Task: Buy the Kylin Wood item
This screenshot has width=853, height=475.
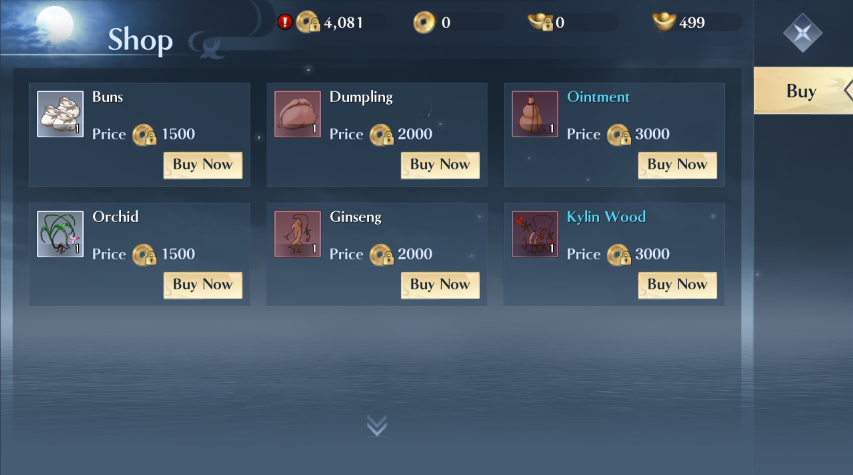Action: 677,285
